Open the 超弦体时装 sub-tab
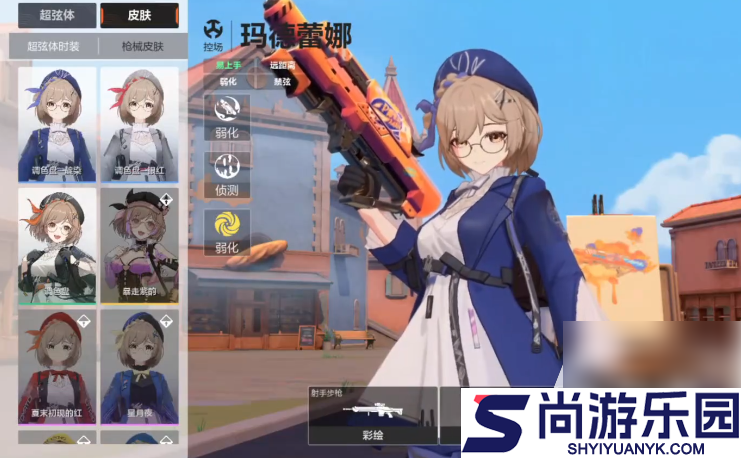 53,46
